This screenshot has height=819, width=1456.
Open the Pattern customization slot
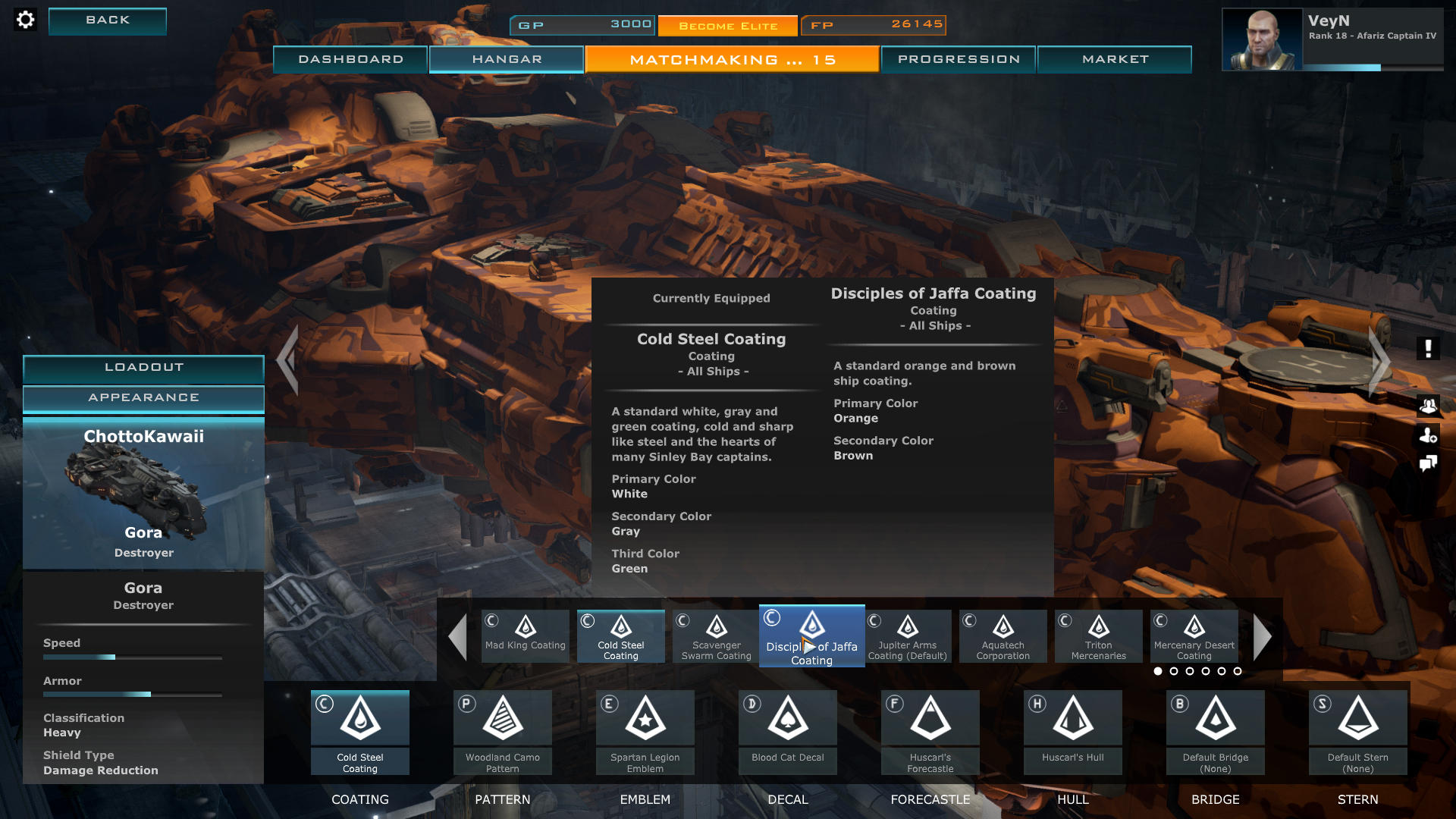[502, 732]
